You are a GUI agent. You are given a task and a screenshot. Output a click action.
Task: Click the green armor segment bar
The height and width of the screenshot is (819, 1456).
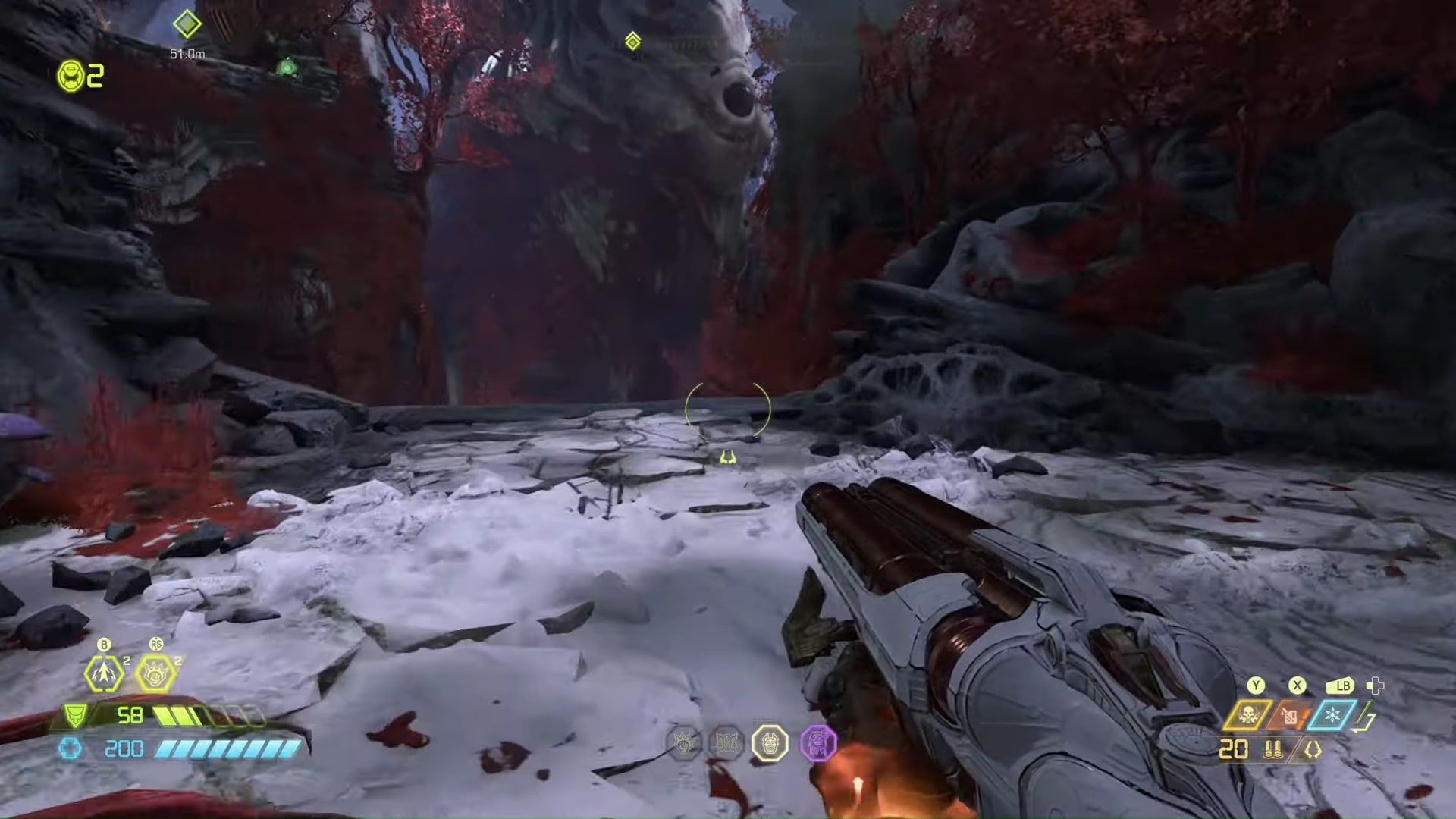[177, 715]
